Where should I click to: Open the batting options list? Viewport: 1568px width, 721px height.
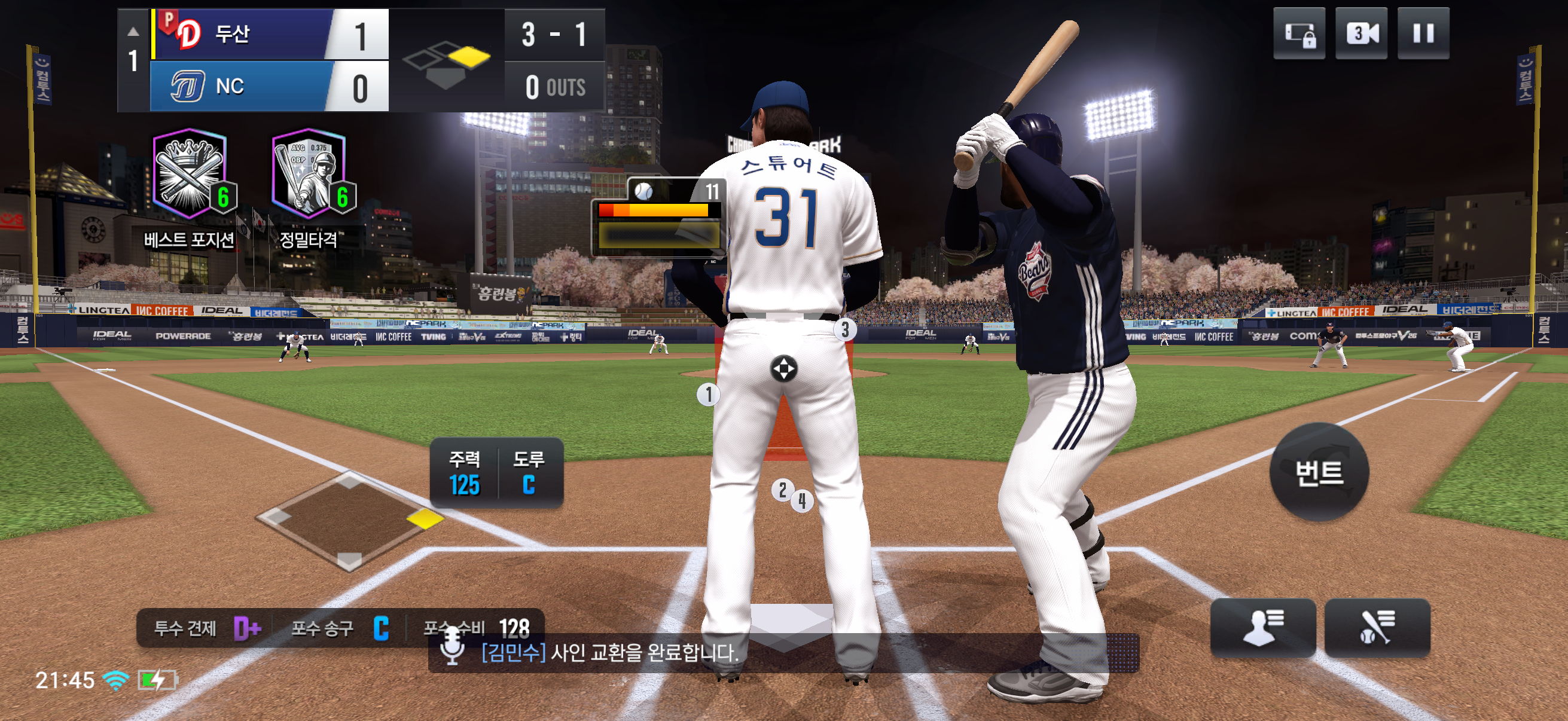point(1377,627)
